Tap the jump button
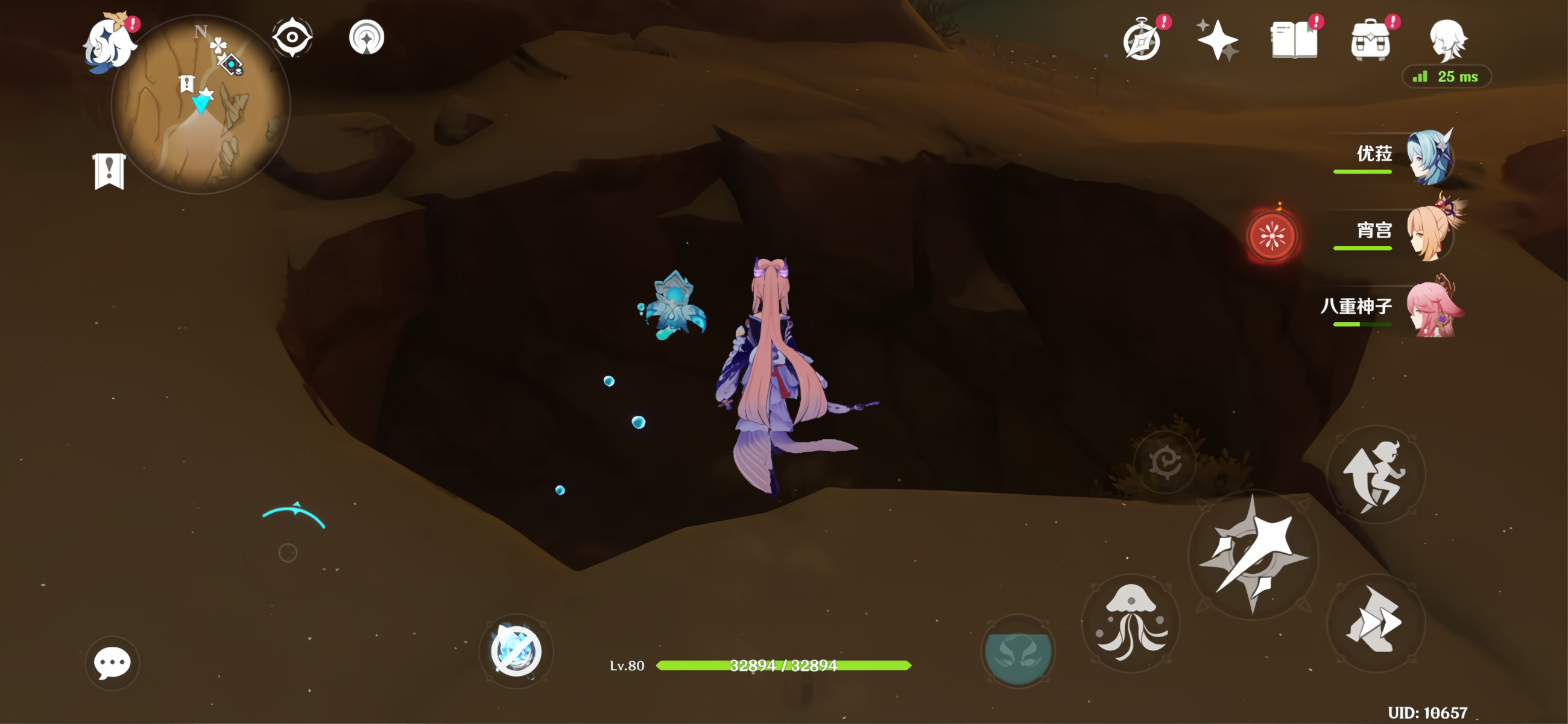 (x=1376, y=474)
